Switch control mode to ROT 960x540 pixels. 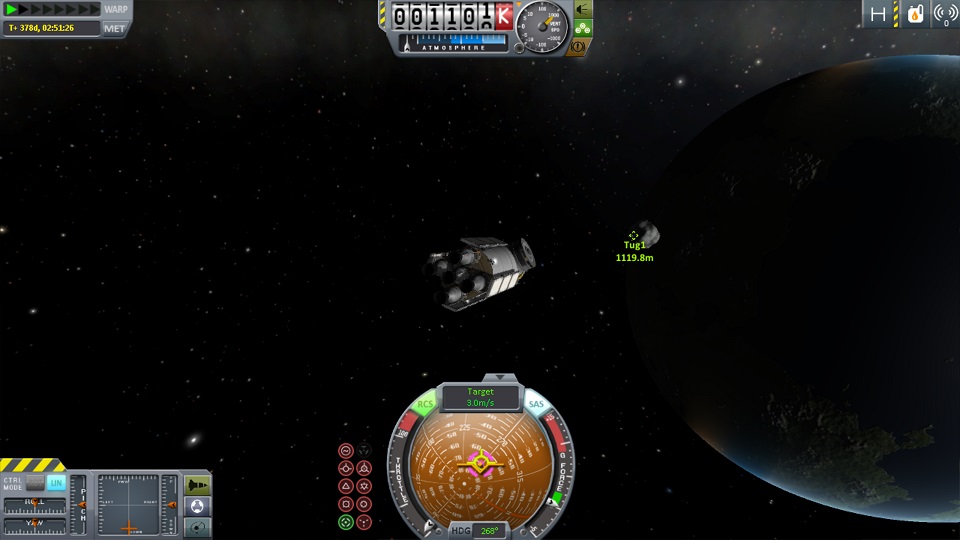pyautogui.click(x=36, y=483)
